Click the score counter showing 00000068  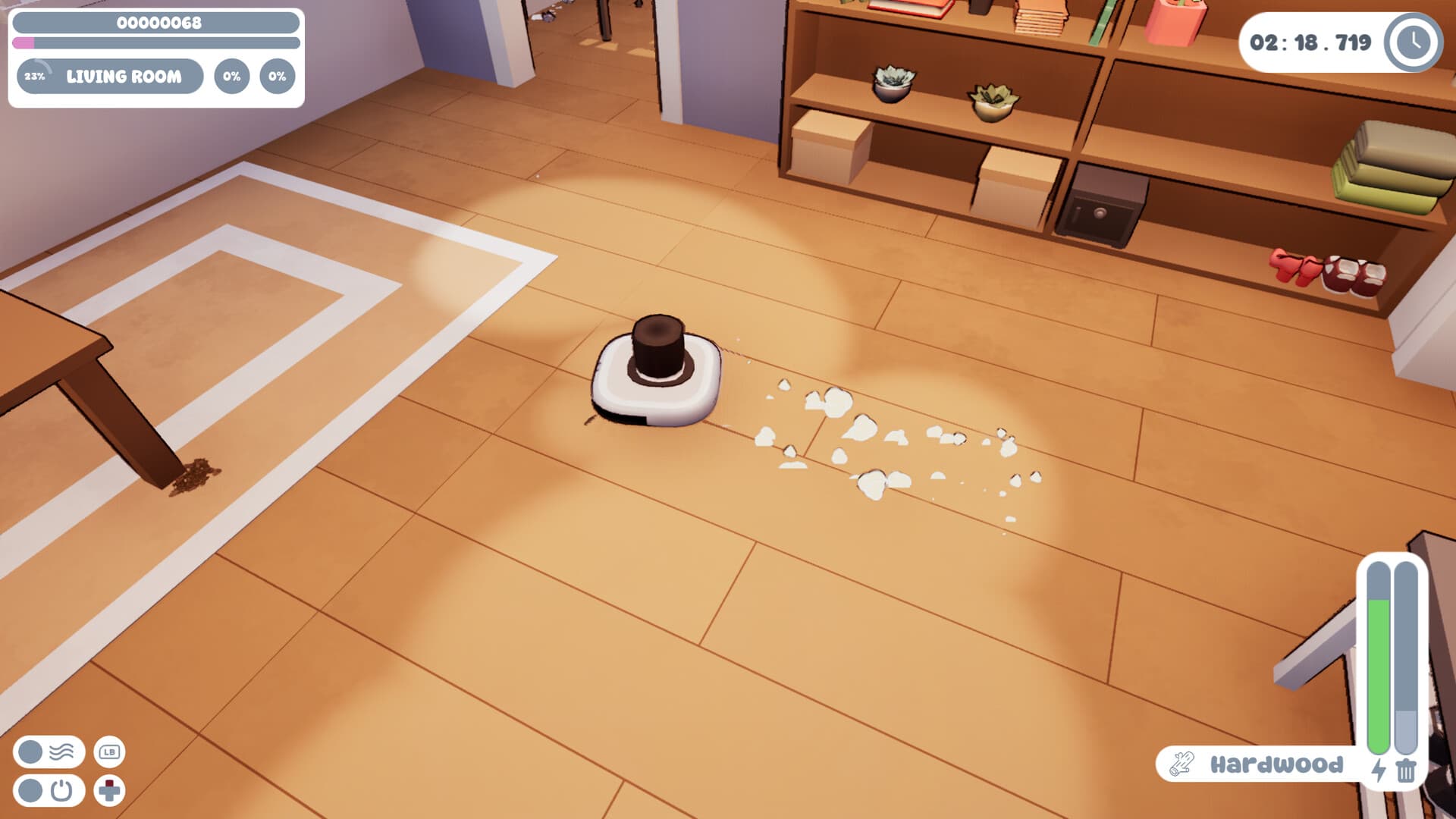[159, 23]
